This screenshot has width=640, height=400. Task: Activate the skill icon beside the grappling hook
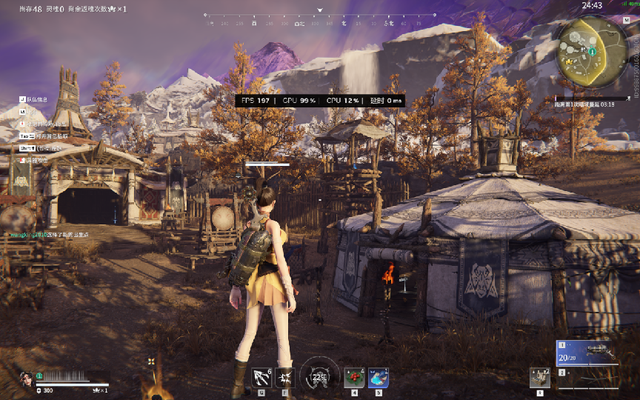click(x=285, y=376)
